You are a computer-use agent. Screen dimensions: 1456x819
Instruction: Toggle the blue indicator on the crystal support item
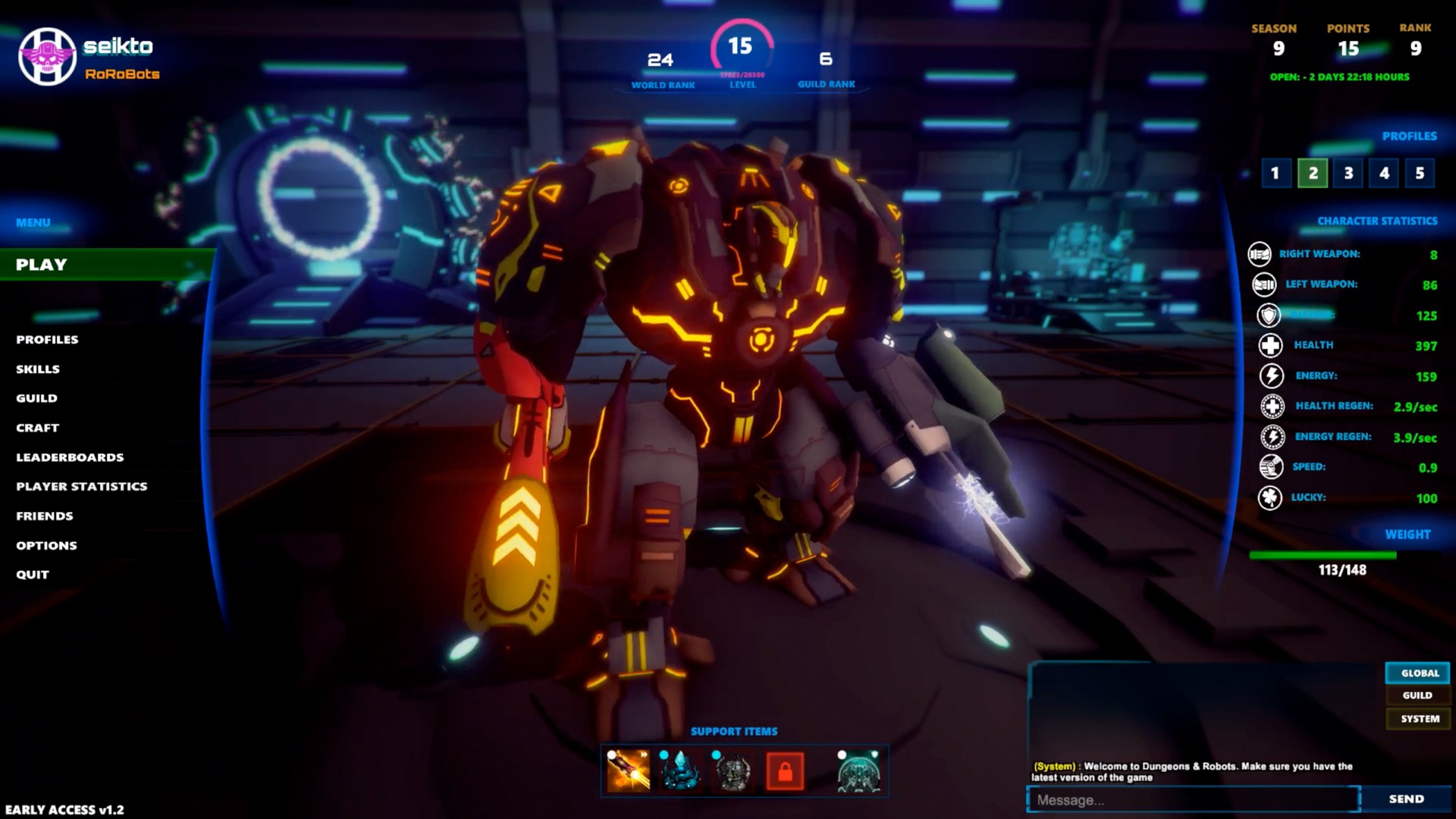662,755
